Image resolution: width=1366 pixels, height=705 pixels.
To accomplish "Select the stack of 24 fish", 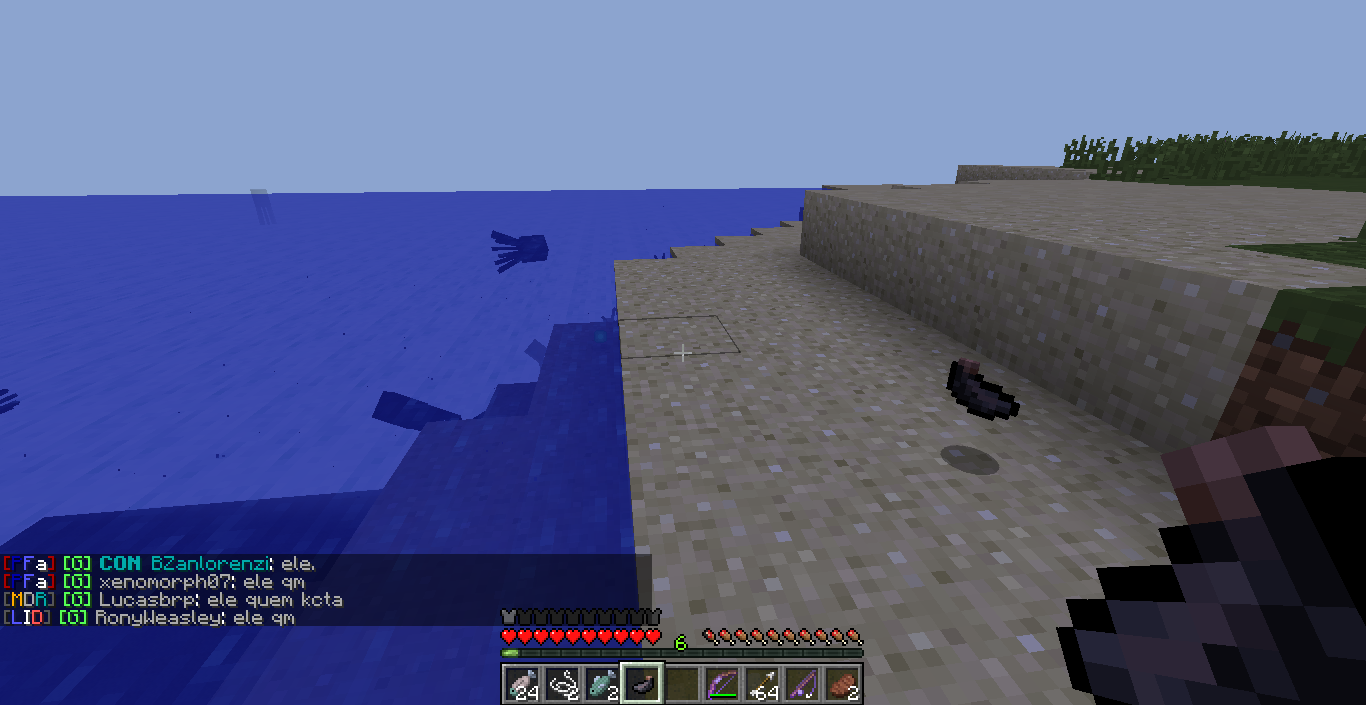I will click(x=522, y=685).
